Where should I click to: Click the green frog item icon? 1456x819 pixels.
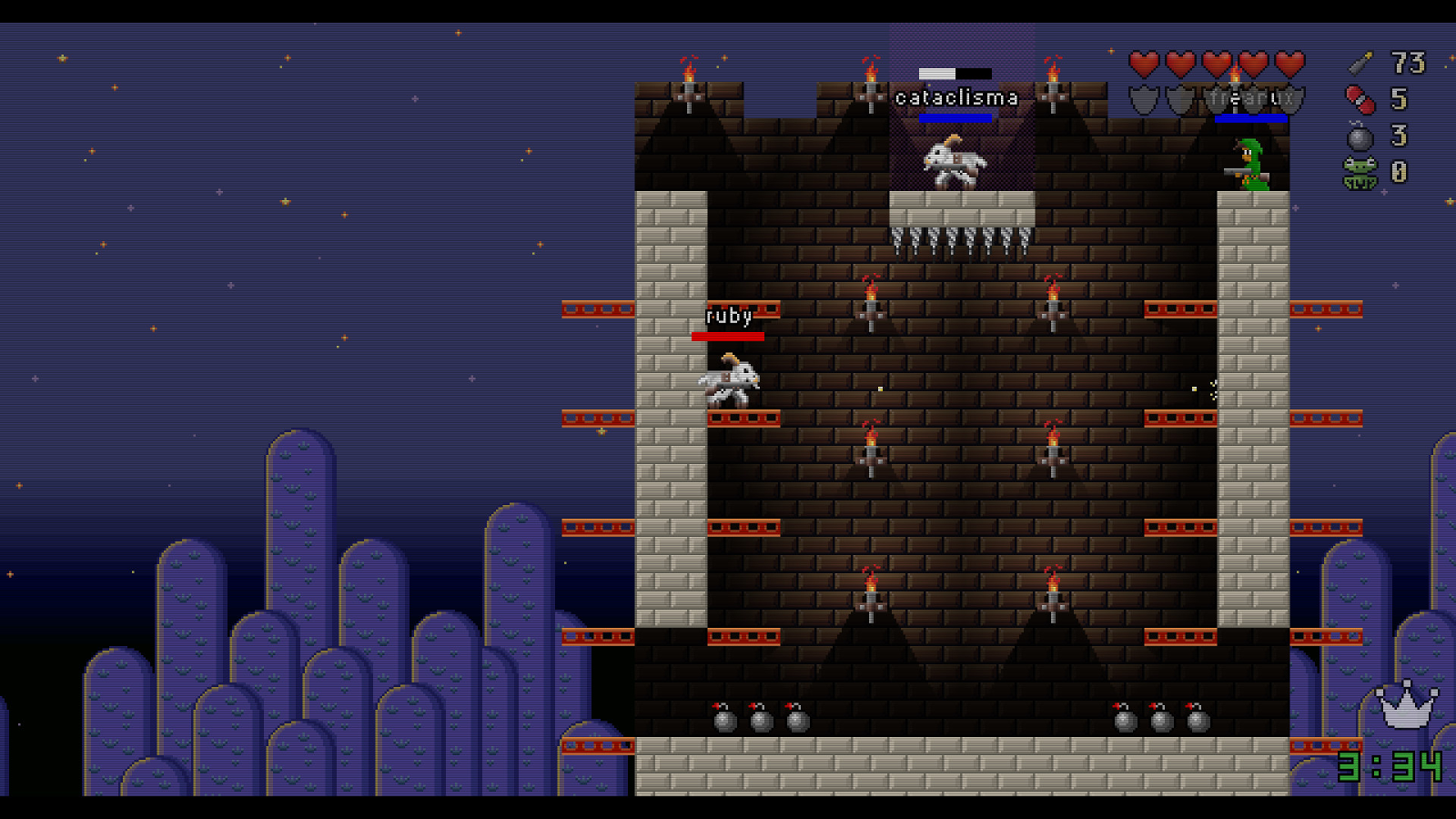(1360, 173)
